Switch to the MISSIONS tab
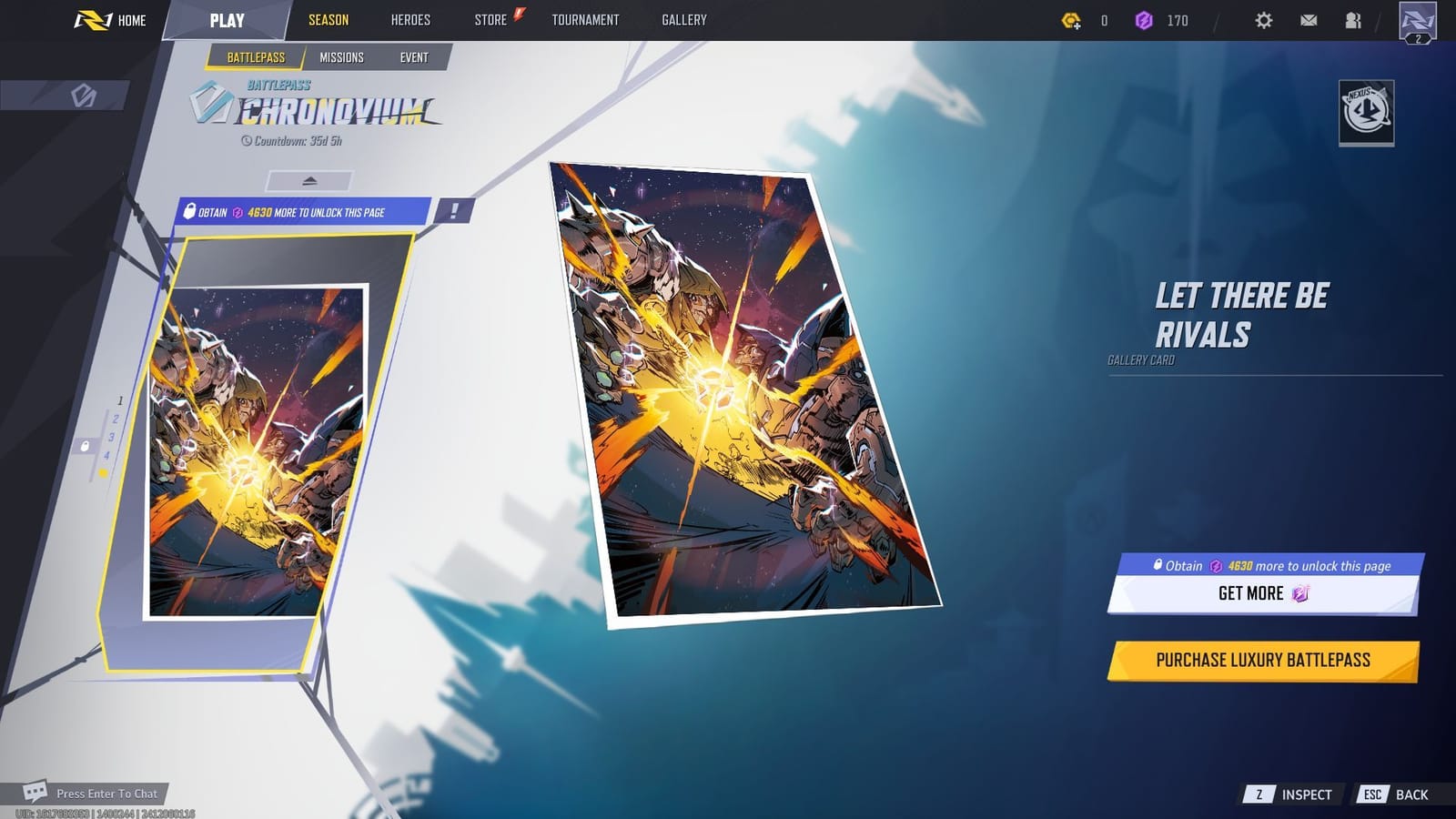This screenshot has height=819, width=1456. tap(341, 56)
